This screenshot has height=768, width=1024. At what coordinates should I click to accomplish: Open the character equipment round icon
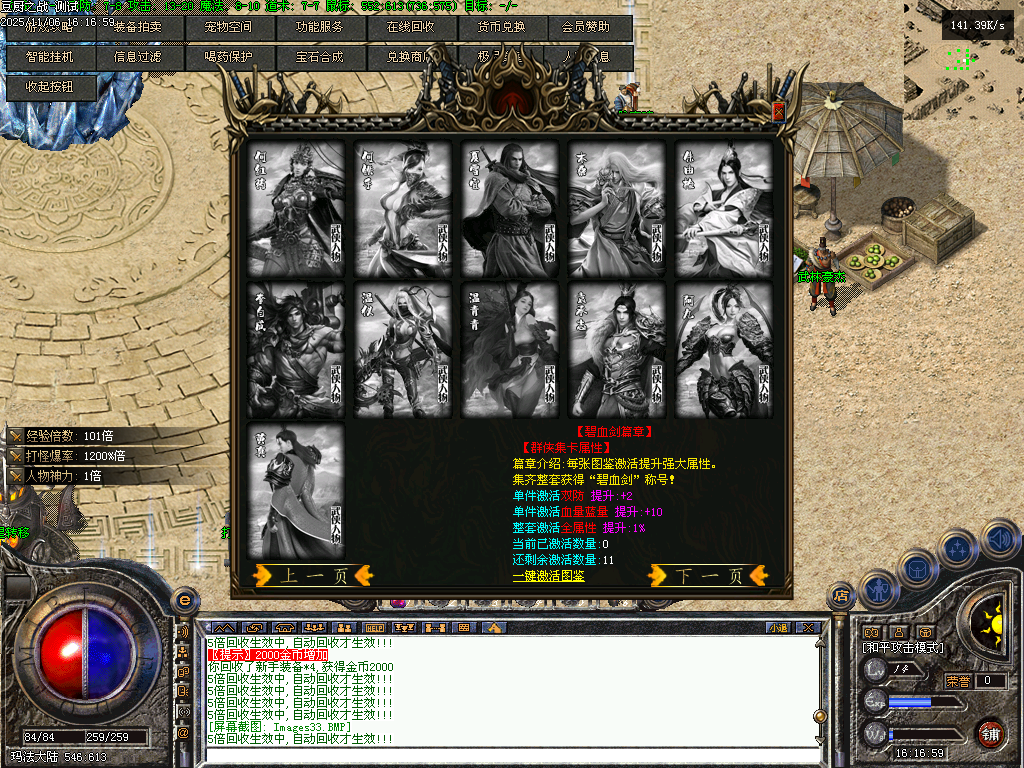pos(877,591)
